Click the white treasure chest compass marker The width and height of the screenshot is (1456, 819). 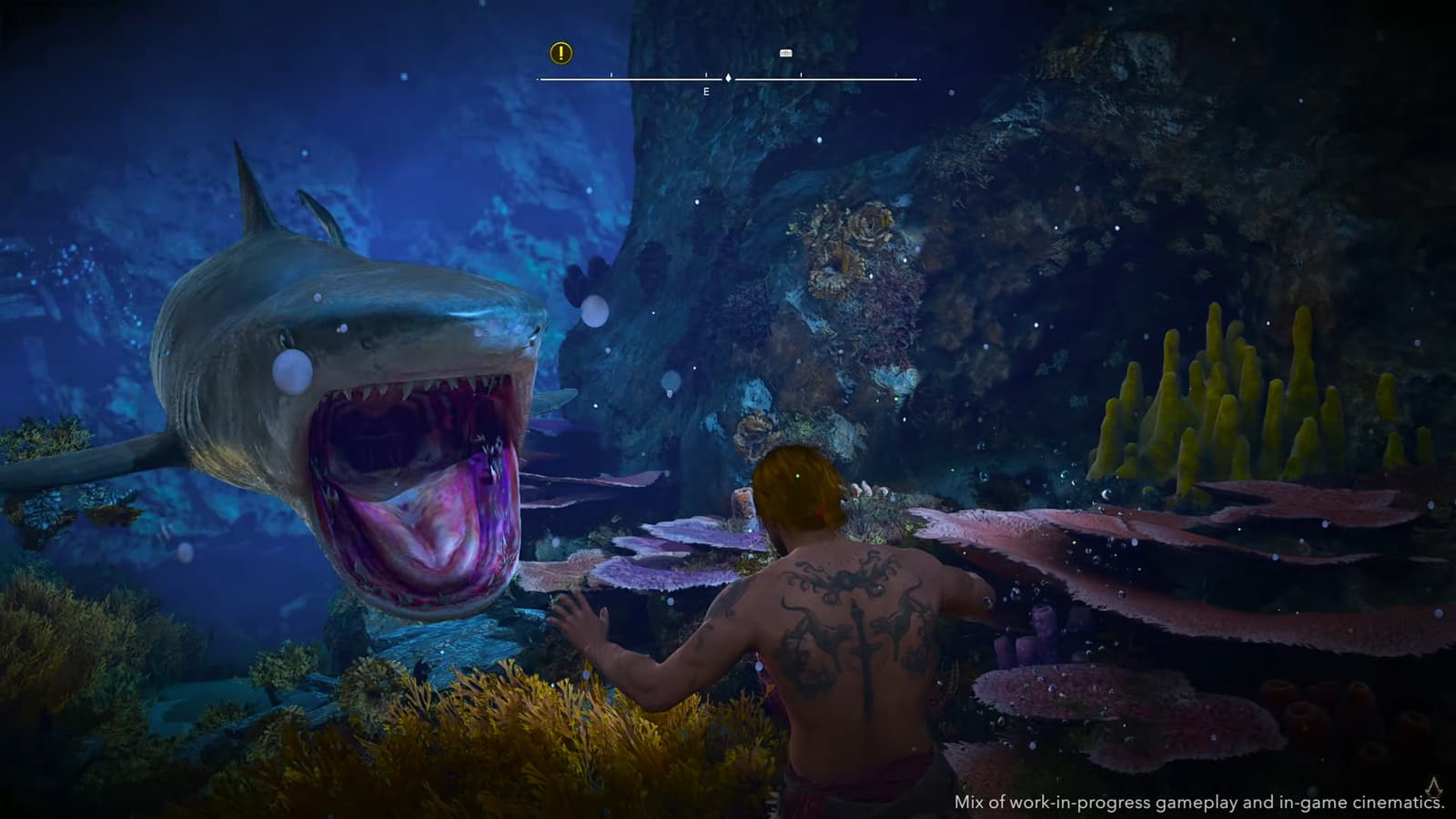click(786, 53)
